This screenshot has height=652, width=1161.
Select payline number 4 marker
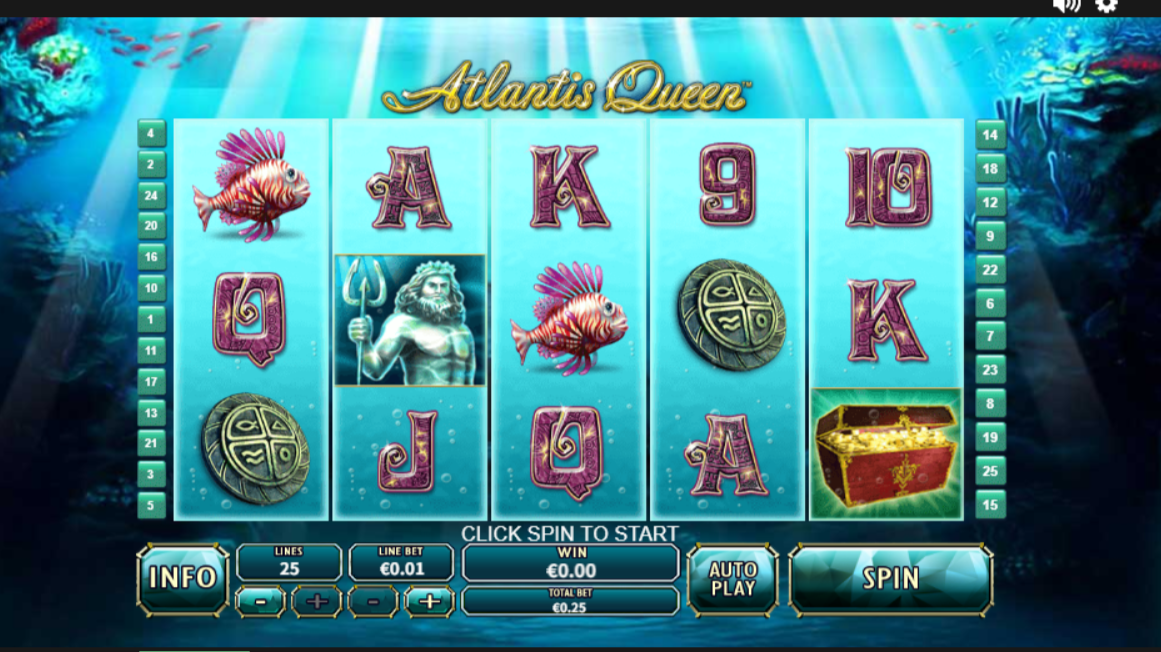click(151, 133)
